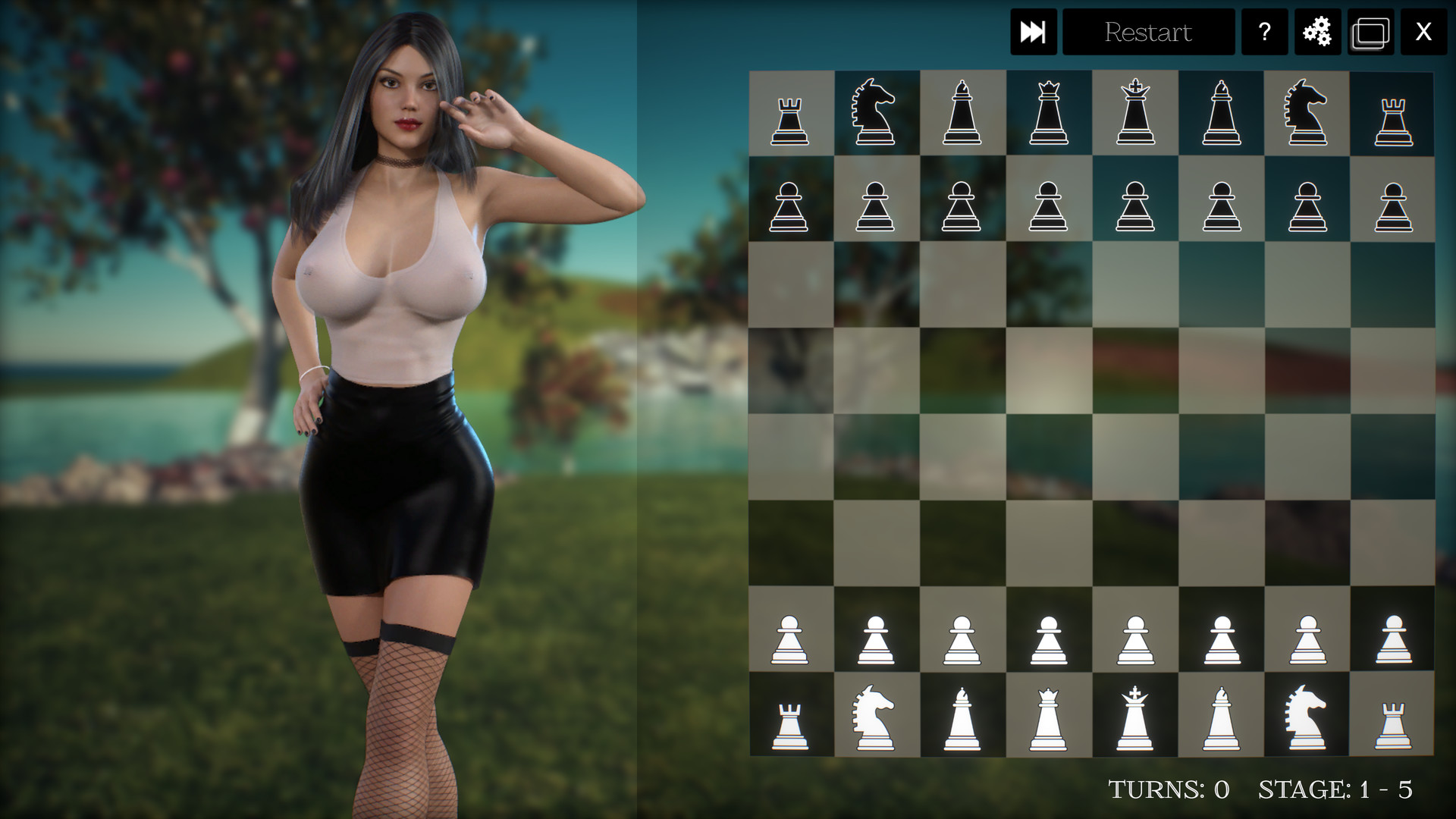
Task: Click the X close button
Action: [1426, 32]
